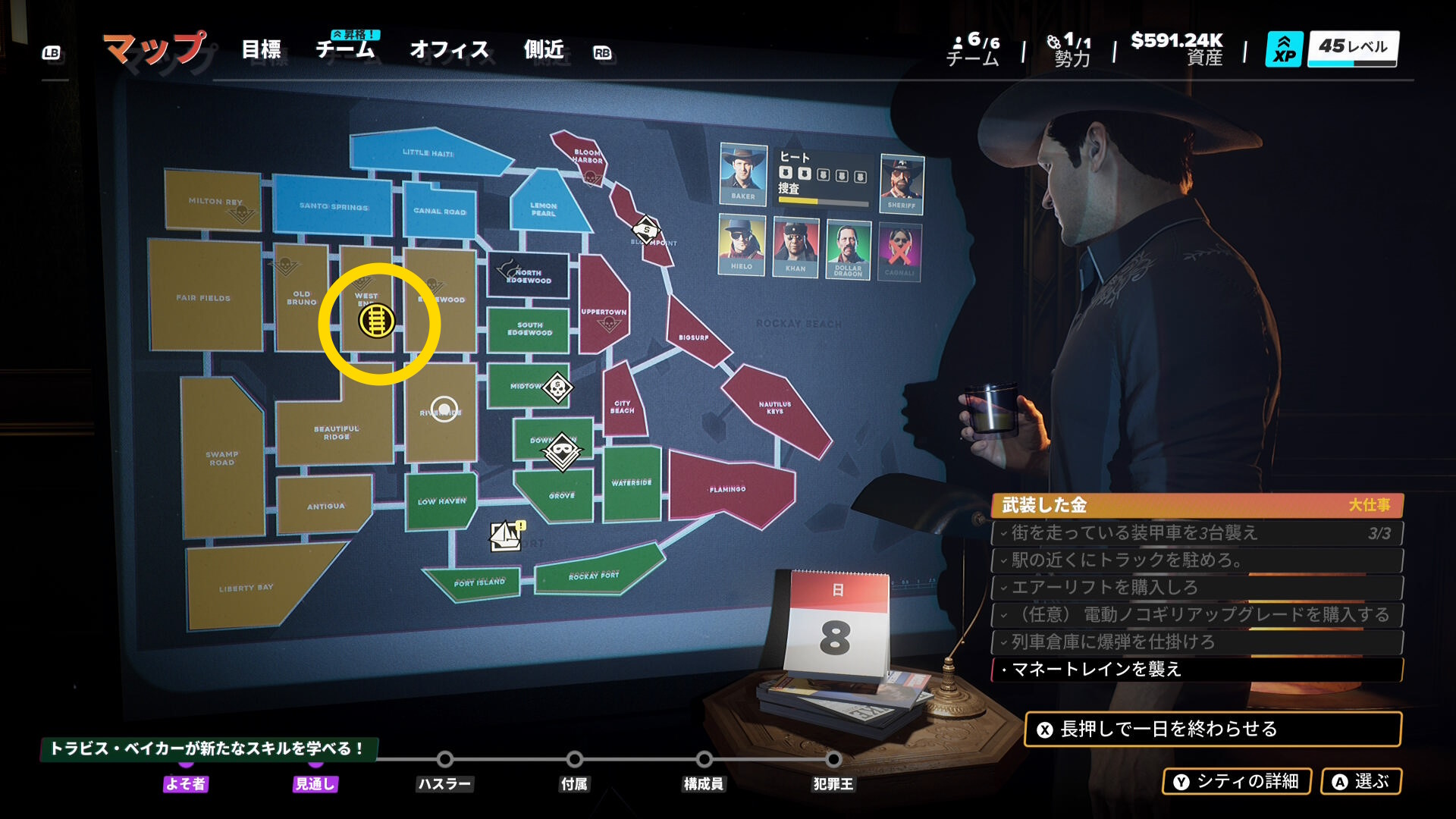This screenshot has width=1456, height=819.
Task: Select the マップ tab
Action: tap(155, 49)
